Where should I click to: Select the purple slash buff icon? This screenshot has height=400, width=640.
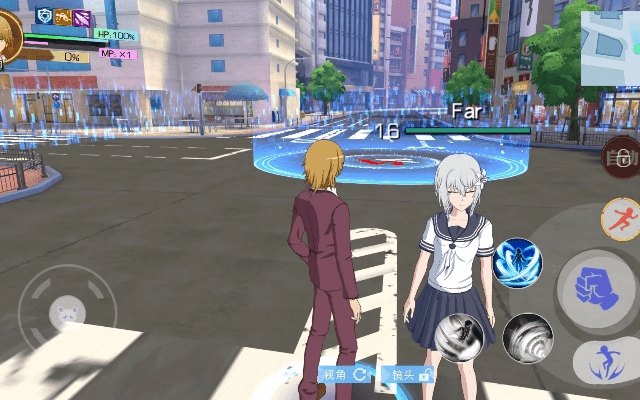pyautogui.click(x=81, y=16)
